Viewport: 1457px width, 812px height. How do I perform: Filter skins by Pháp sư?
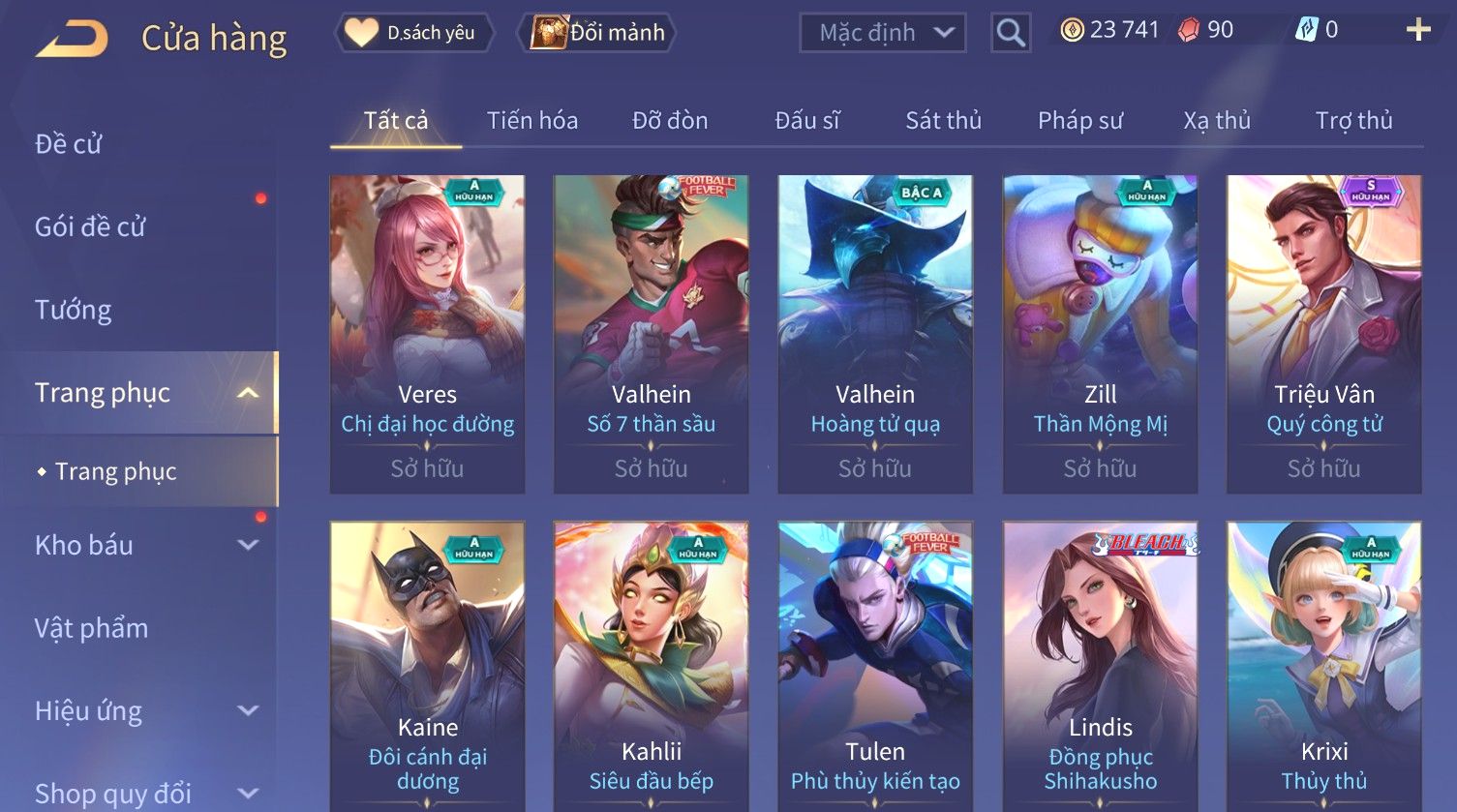[x=1080, y=121]
